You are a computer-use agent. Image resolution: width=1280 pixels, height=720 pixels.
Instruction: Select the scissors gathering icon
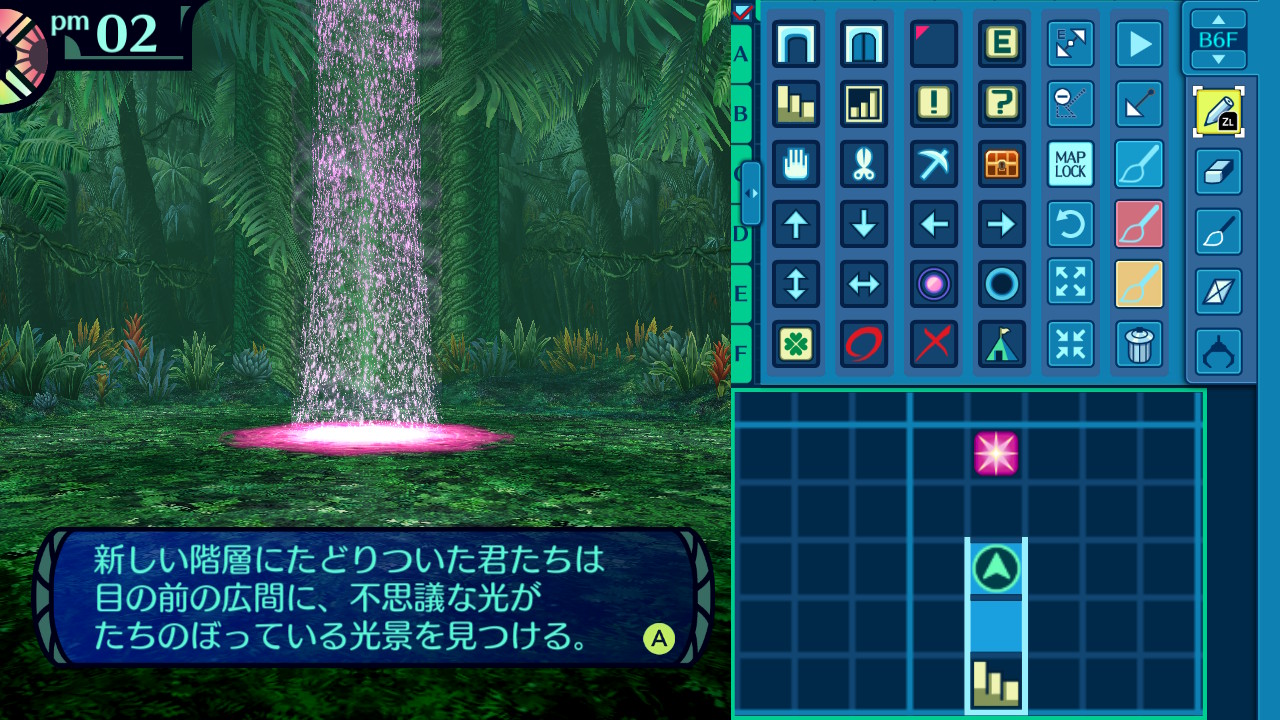pyautogui.click(x=864, y=164)
